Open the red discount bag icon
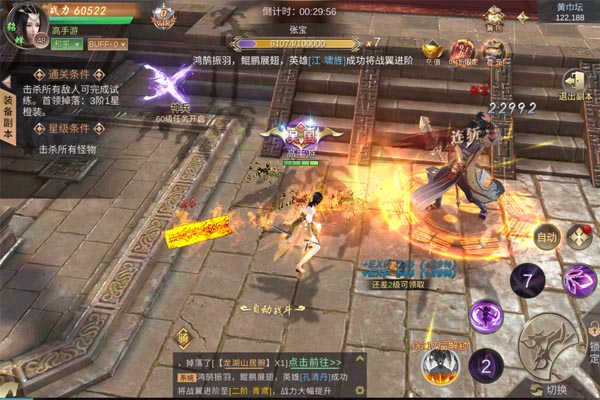 [x=462, y=51]
